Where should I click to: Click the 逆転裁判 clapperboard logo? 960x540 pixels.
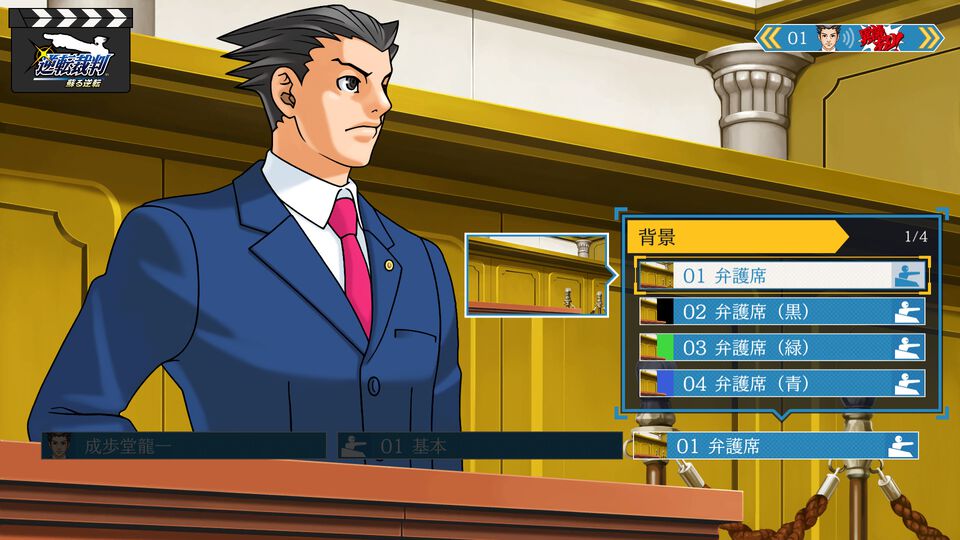pos(71,50)
